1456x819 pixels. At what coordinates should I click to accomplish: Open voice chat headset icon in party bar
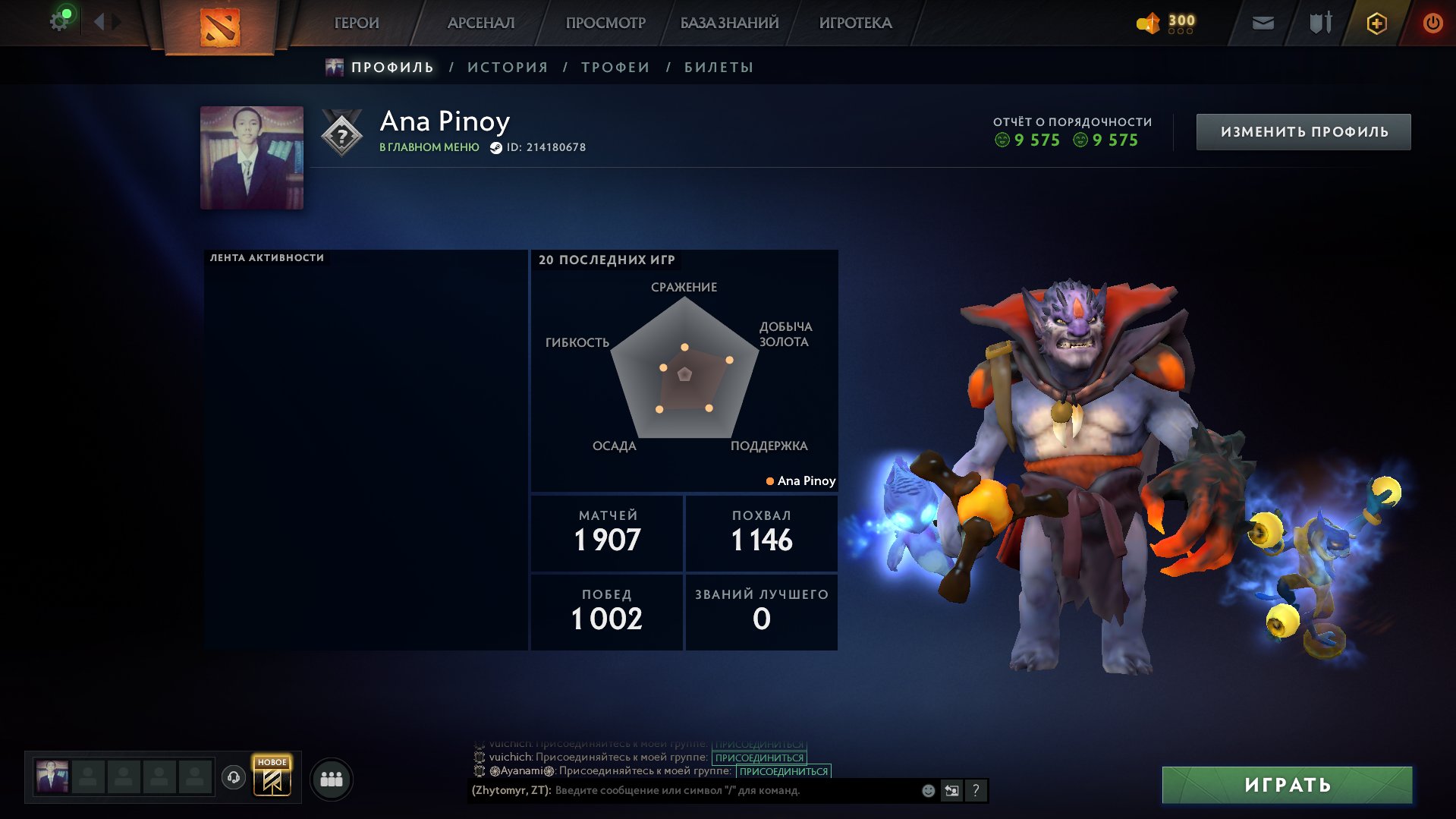point(234,777)
